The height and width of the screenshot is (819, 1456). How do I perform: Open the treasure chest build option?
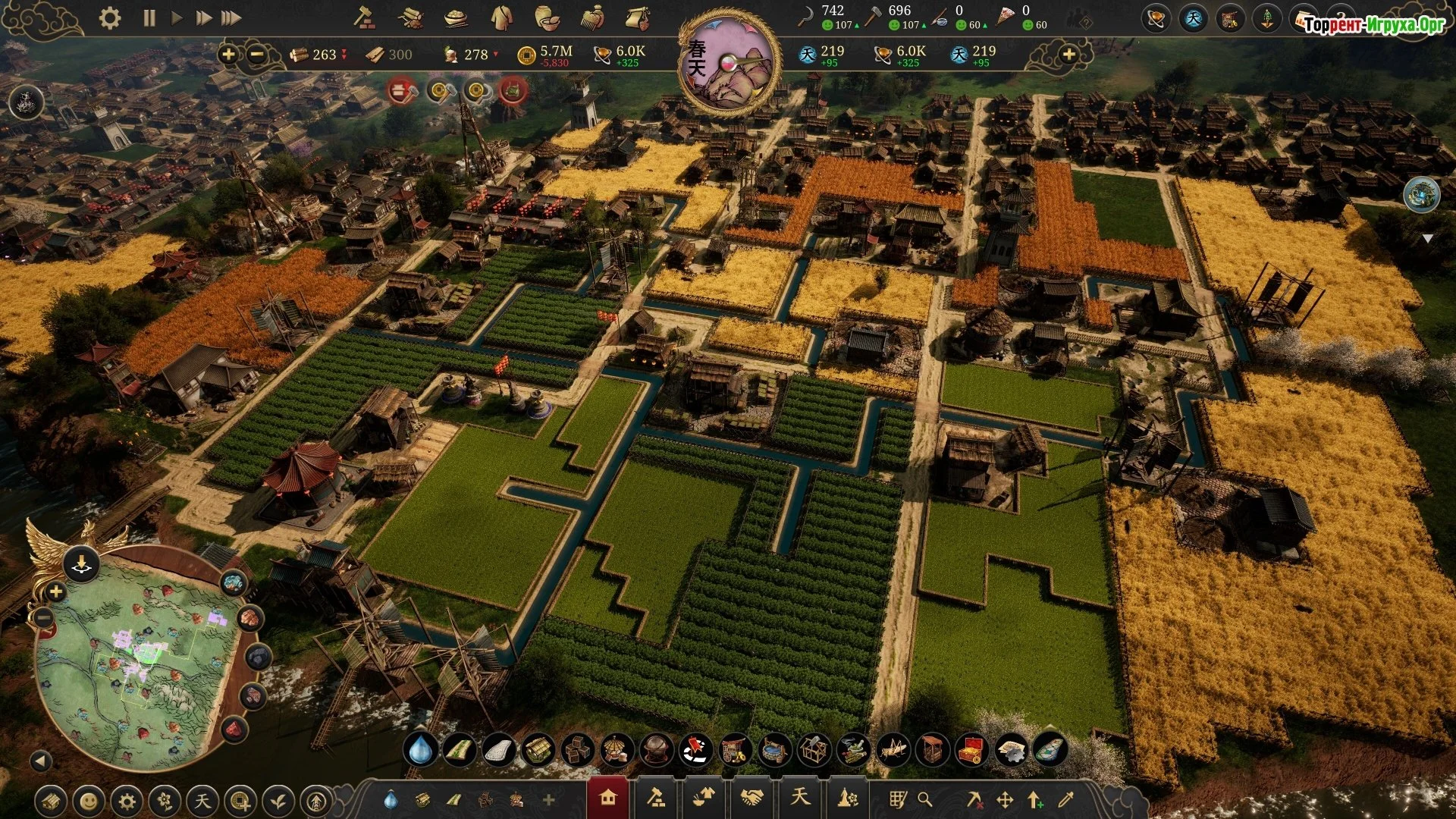(971, 751)
